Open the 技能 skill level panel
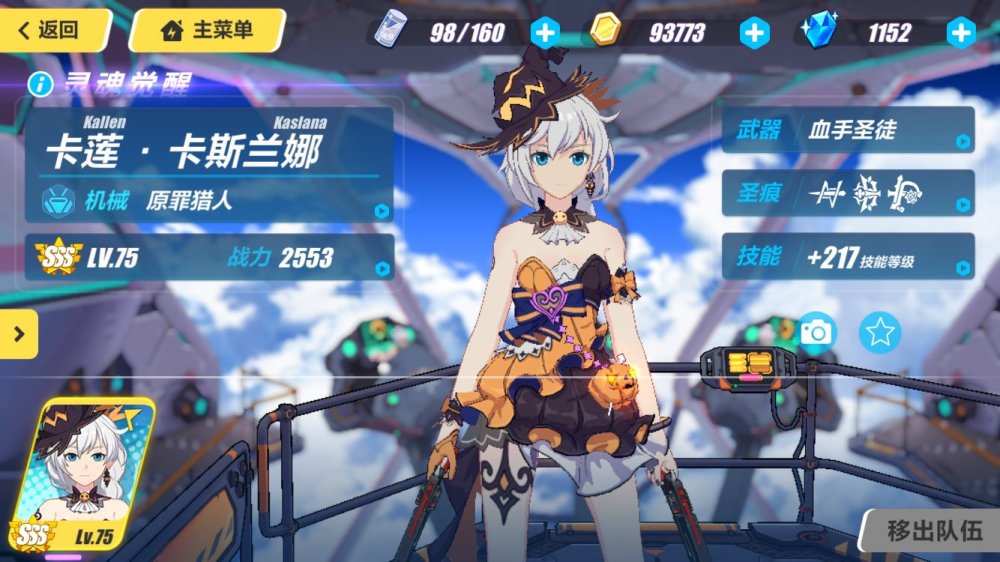 848,257
